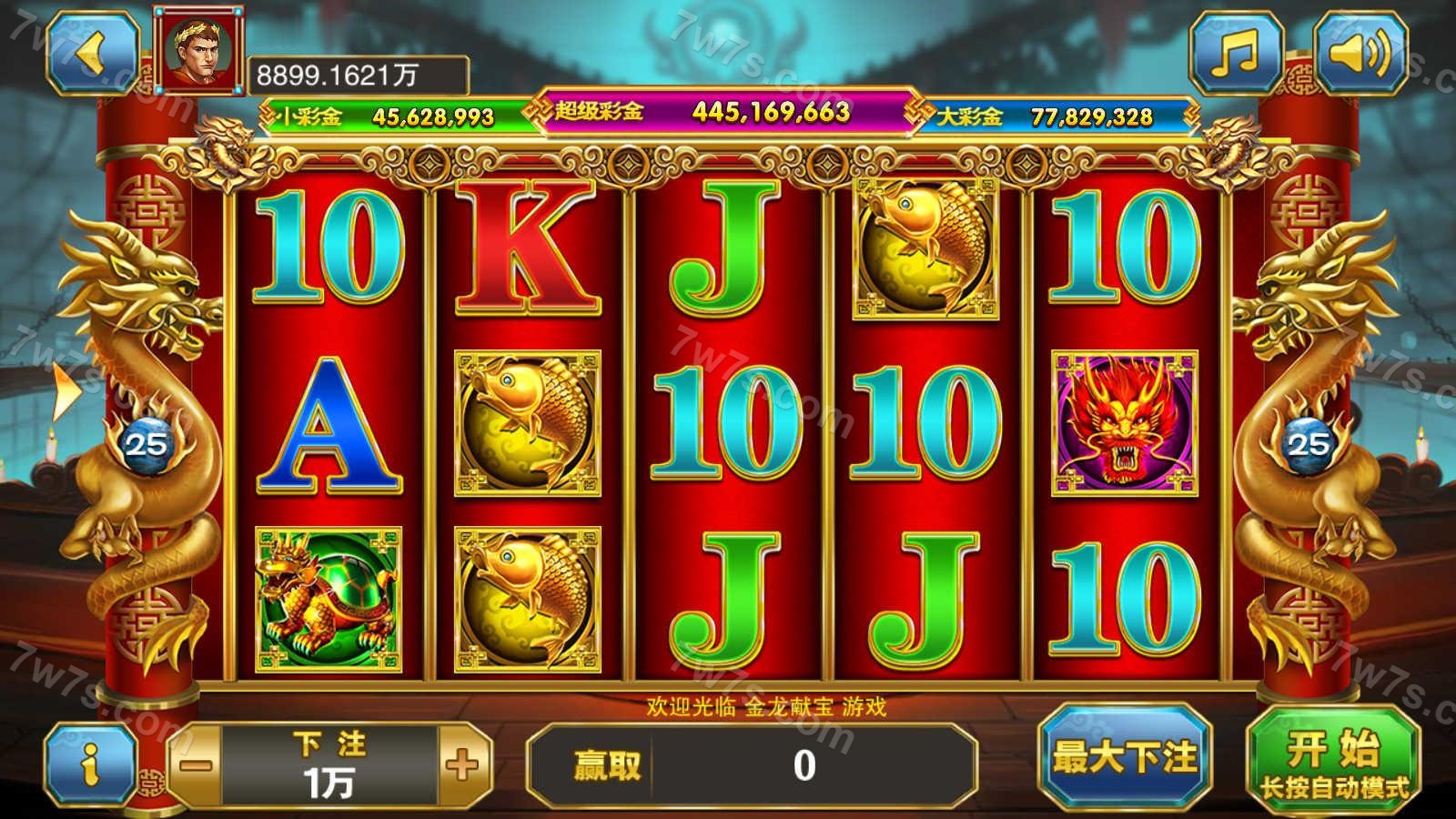Start the spin with 开始 button

1332,764
